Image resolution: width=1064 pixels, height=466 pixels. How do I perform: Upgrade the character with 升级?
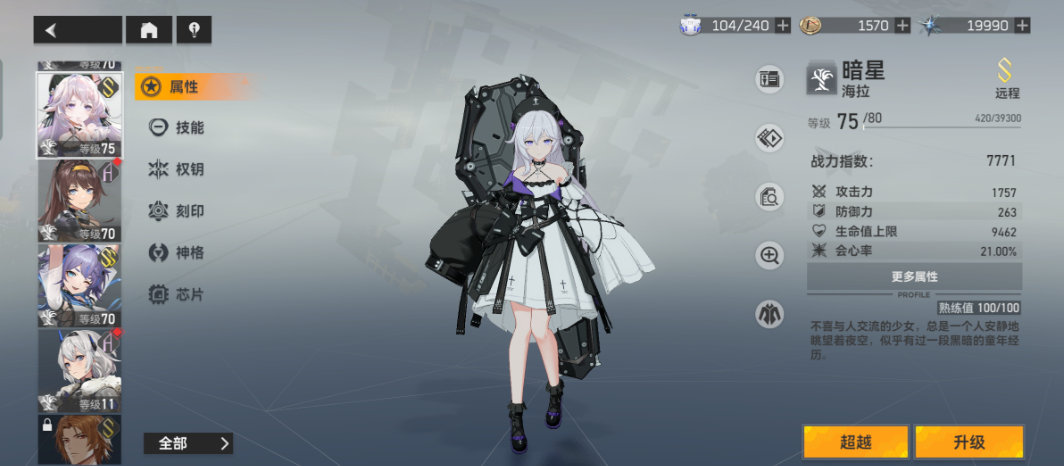pos(968,441)
